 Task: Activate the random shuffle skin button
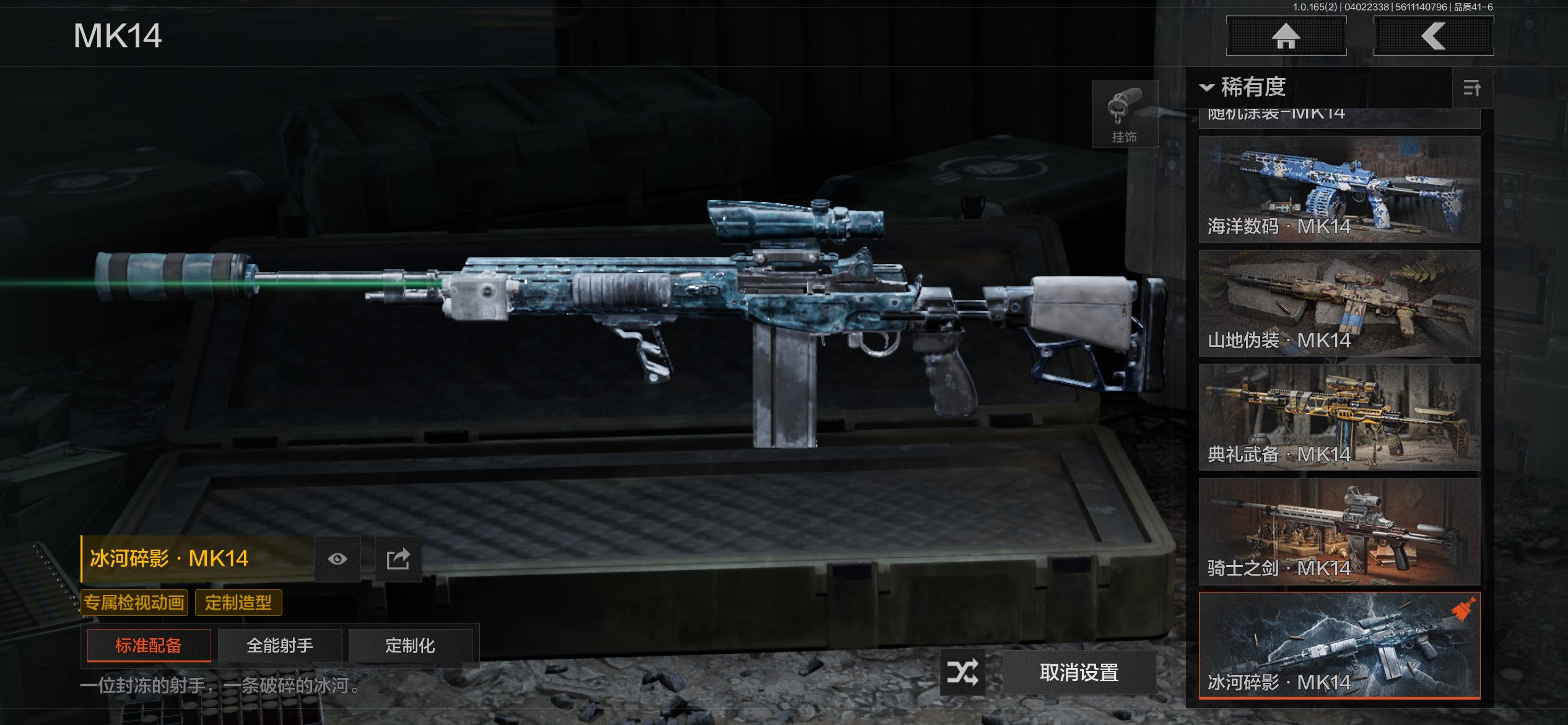(x=962, y=672)
